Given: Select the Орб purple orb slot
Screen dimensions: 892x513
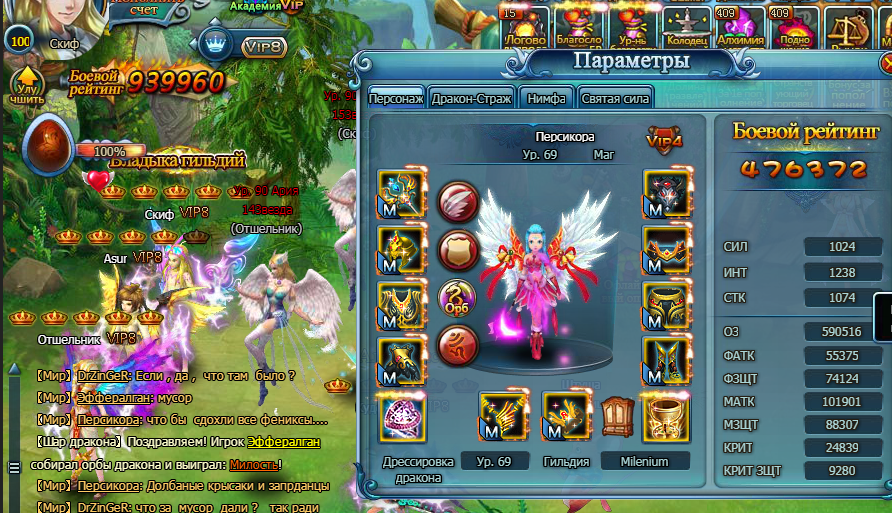Looking at the screenshot, I should 457,299.
